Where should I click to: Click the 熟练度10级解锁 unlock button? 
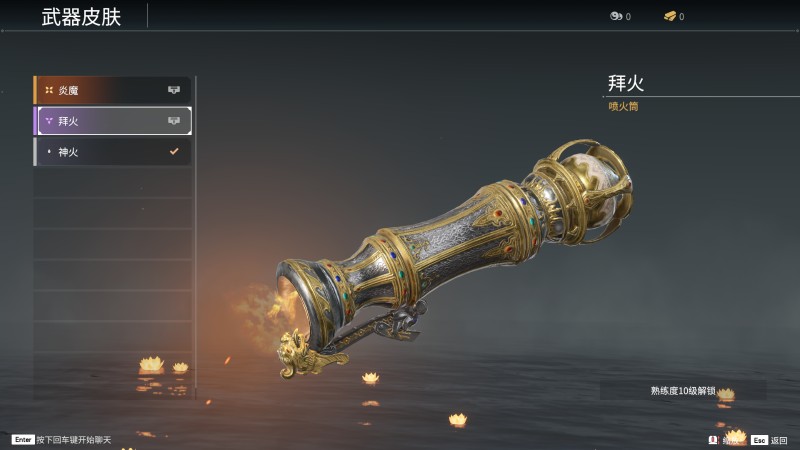pyautogui.click(x=683, y=390)
